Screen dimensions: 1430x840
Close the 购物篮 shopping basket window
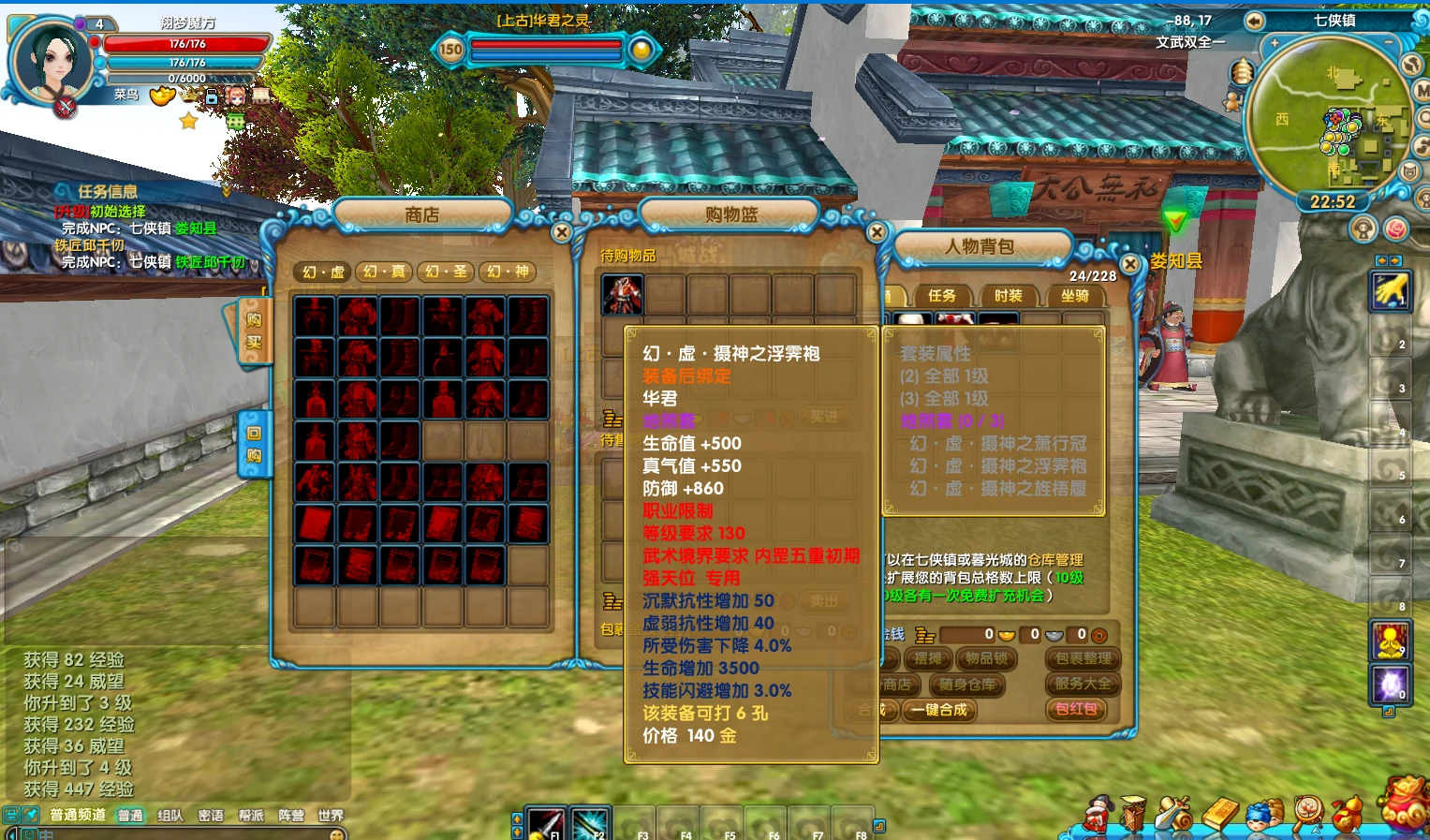pos(877,232)
